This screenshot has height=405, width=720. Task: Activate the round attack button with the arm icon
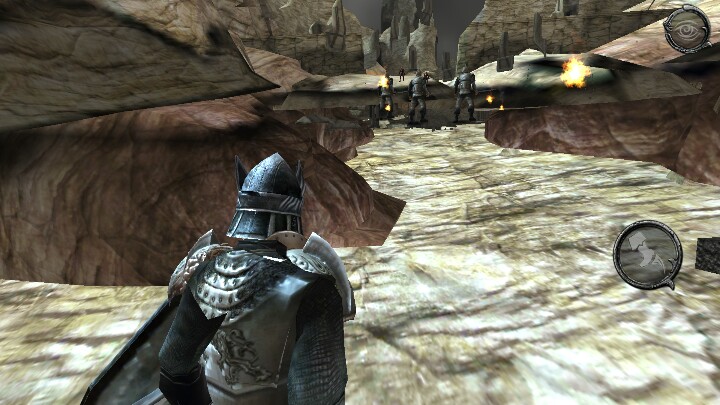pos(647,254)
